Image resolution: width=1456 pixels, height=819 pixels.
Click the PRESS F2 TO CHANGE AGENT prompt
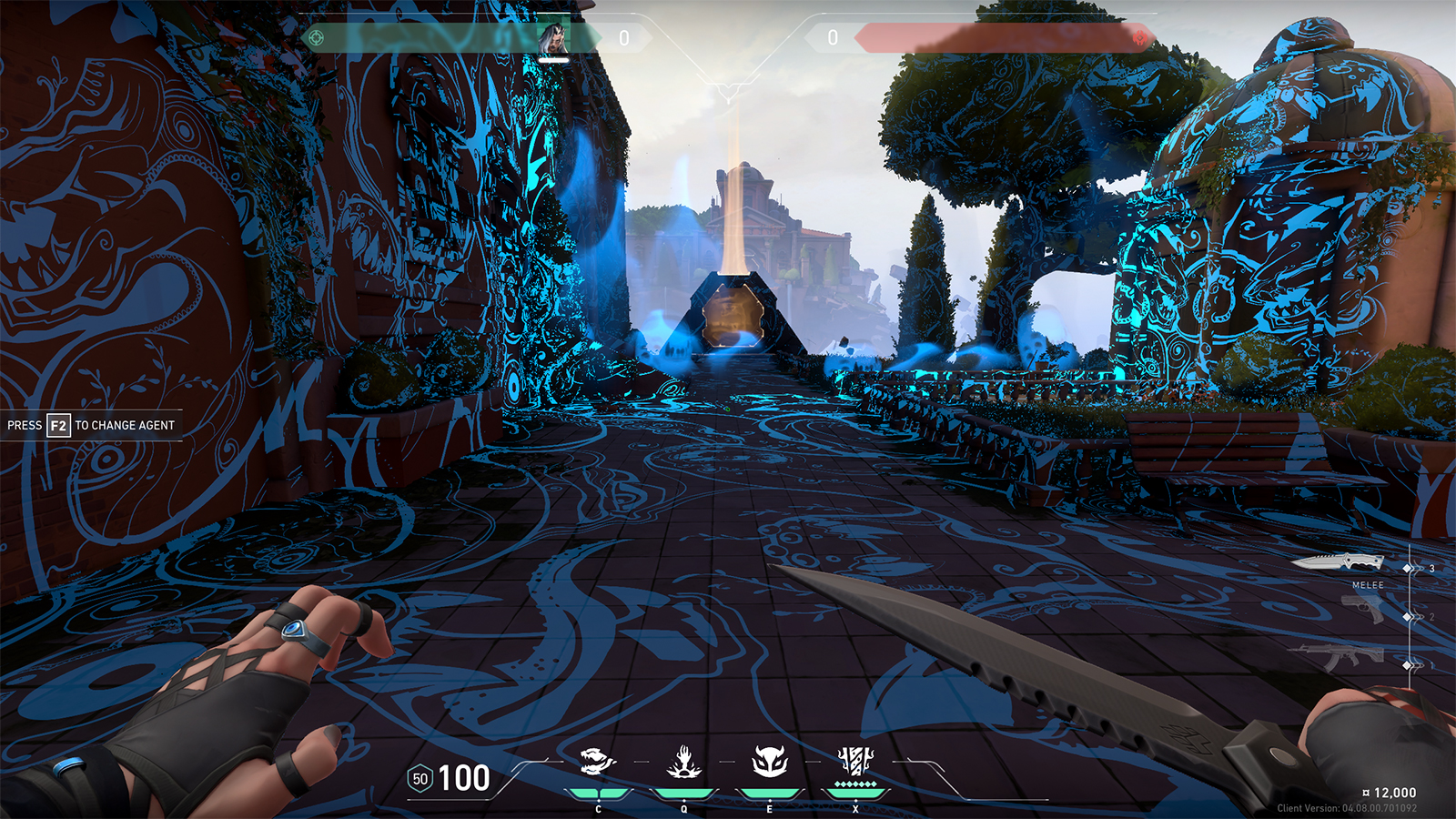[x=91, y=423]
